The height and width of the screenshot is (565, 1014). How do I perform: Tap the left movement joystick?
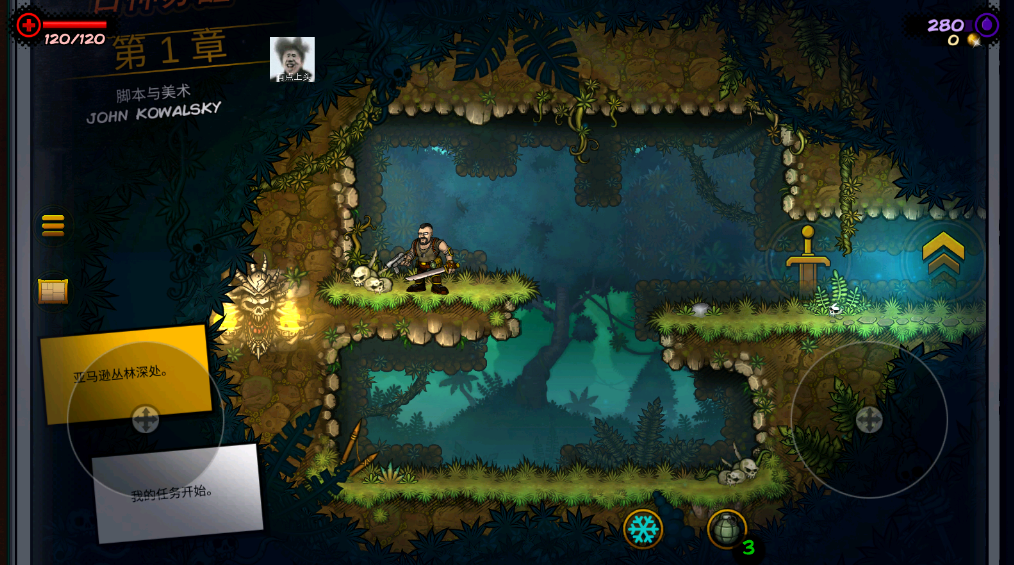click(146, 419)
